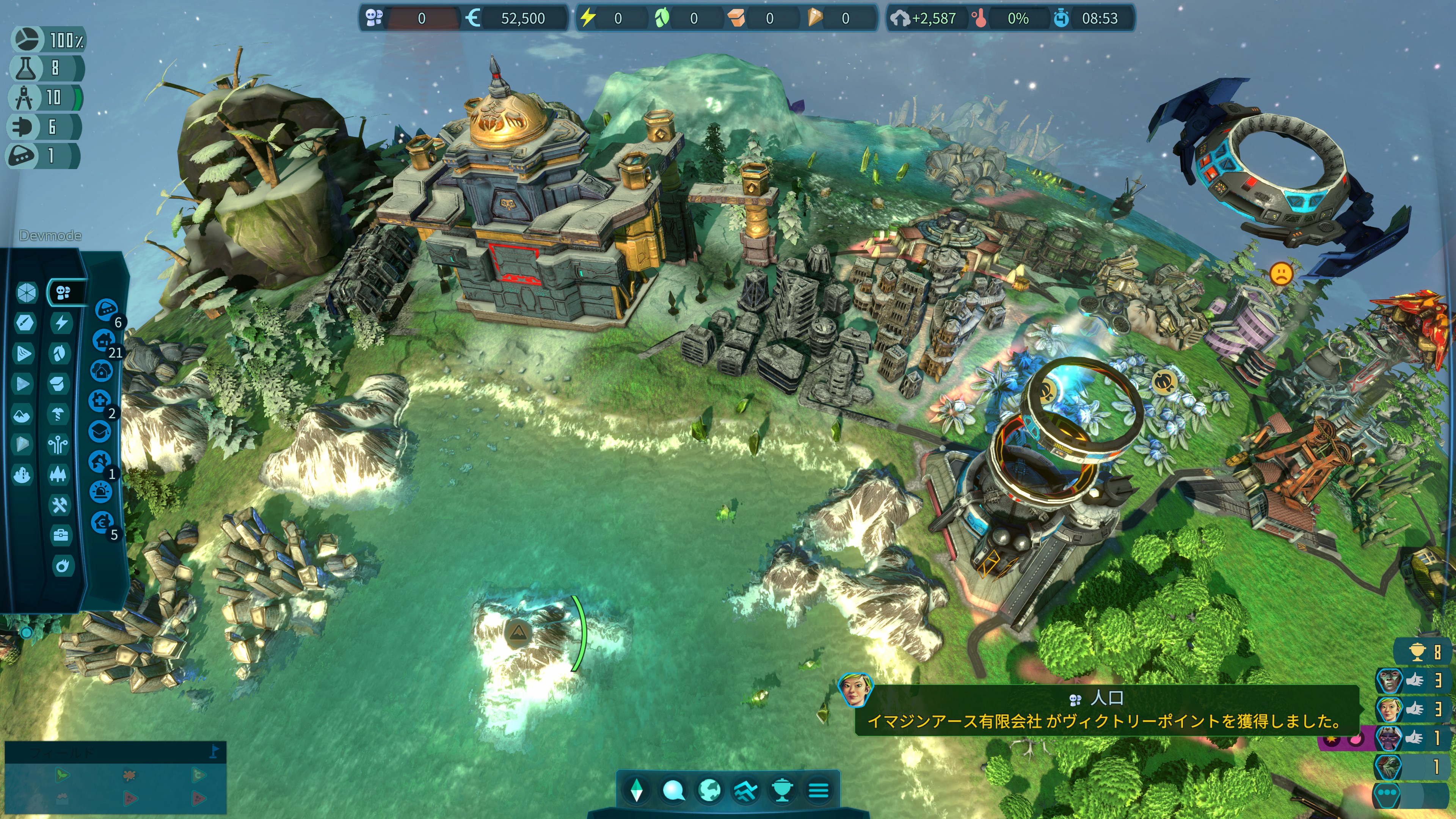The width and height of the screenshot is (1456, 819).
Task: Select the euro house bank building
Action: click(102, 522)
